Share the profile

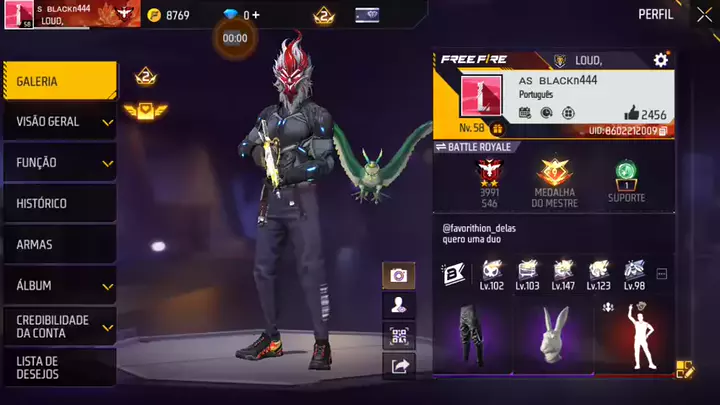(399, 367)
